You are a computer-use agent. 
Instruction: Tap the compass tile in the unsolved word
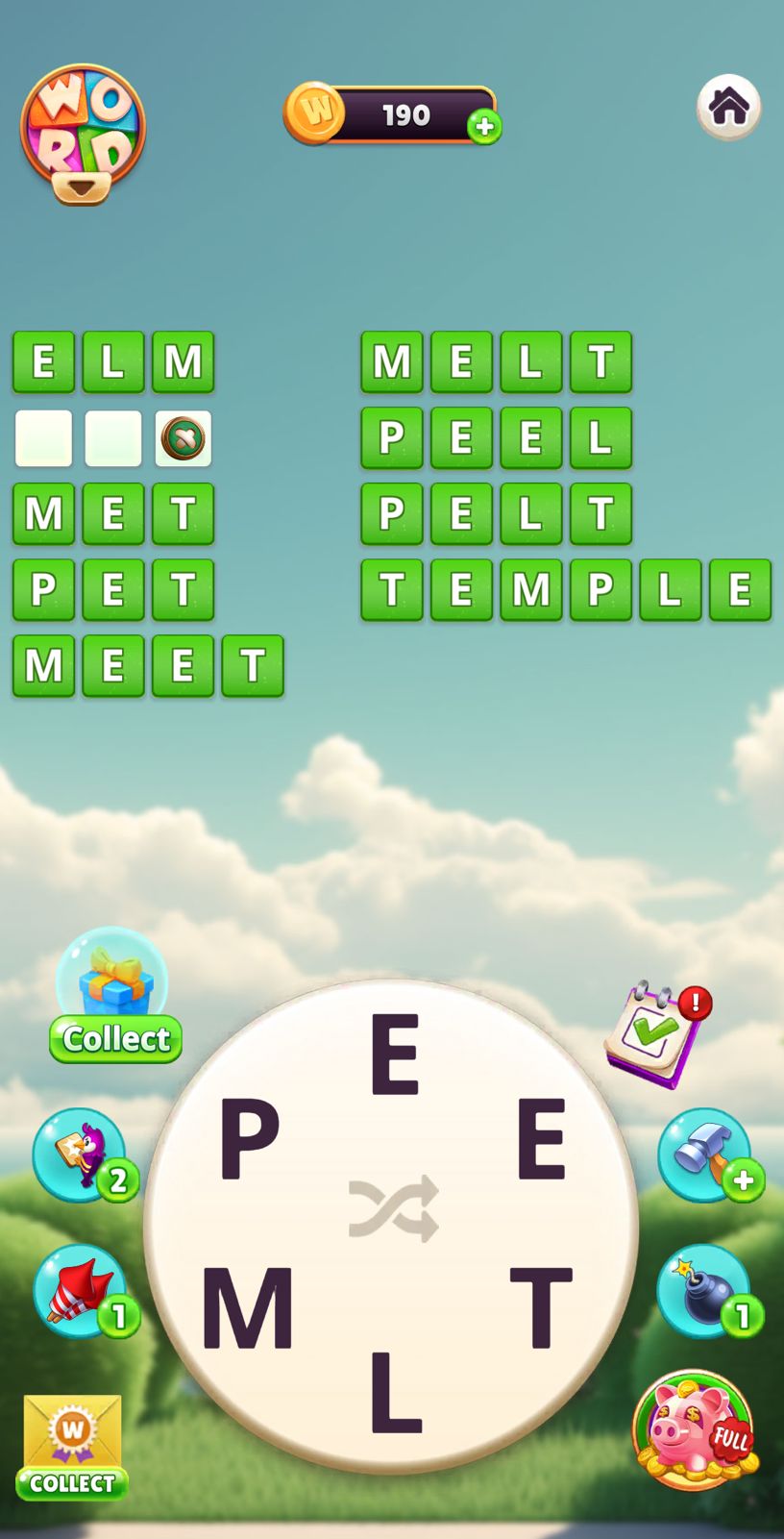click(x=183, y=438)
